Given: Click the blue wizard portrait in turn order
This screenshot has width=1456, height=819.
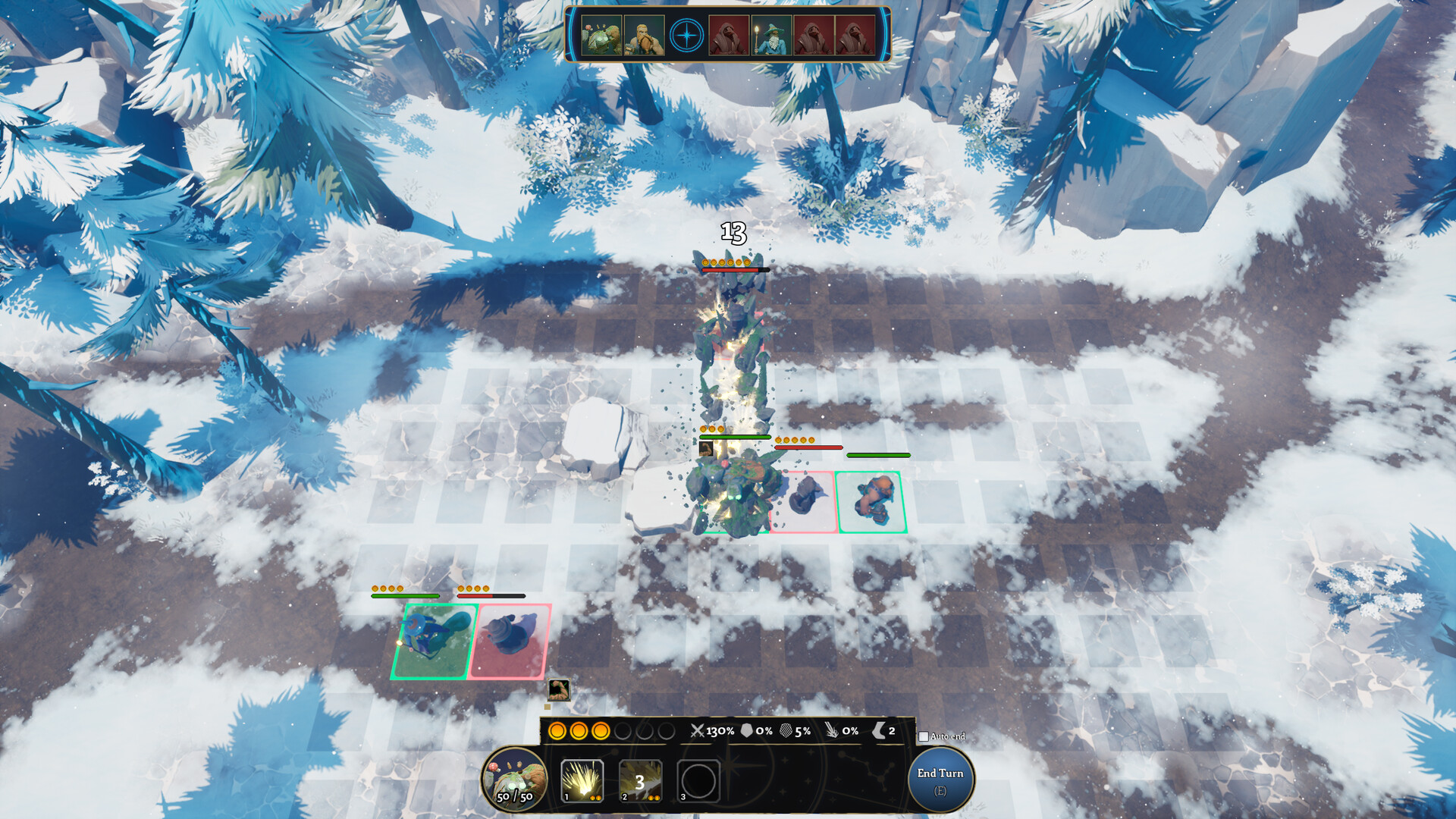Looking at the screenshot, I should pyautogui.click(x=772, y=36).
